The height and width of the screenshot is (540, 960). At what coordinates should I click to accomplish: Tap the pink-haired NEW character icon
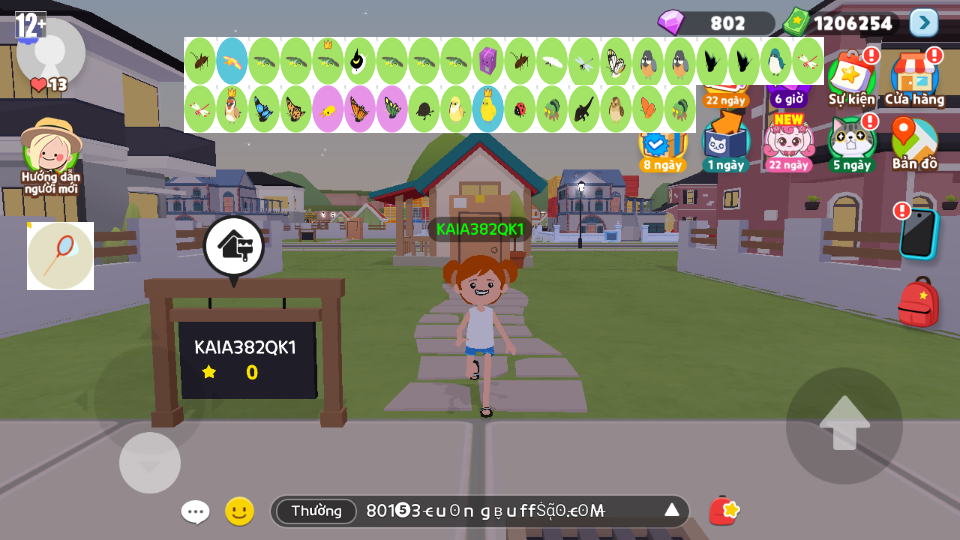(789, 140)
